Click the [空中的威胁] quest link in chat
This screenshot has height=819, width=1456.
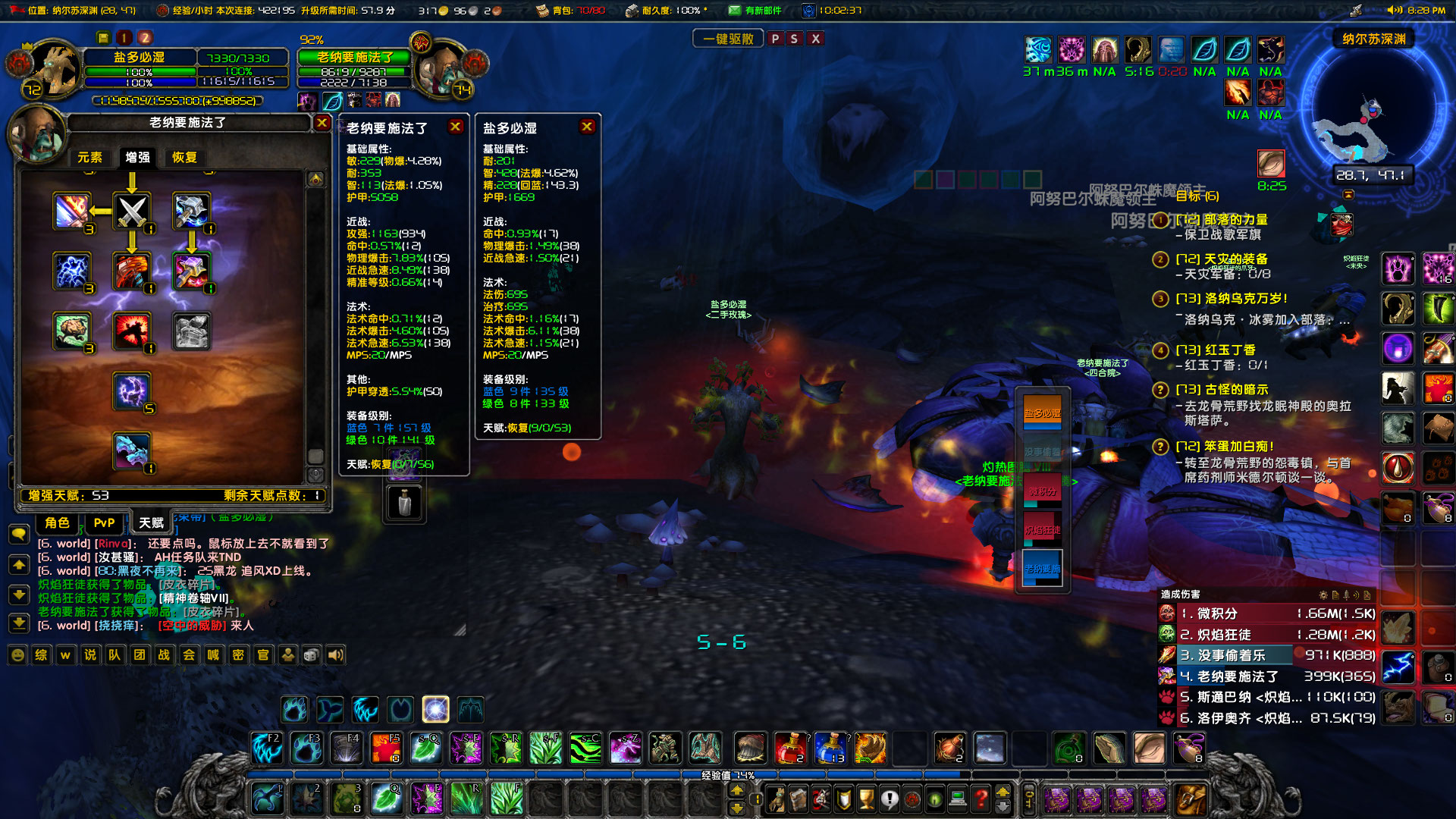click(192, 624)
